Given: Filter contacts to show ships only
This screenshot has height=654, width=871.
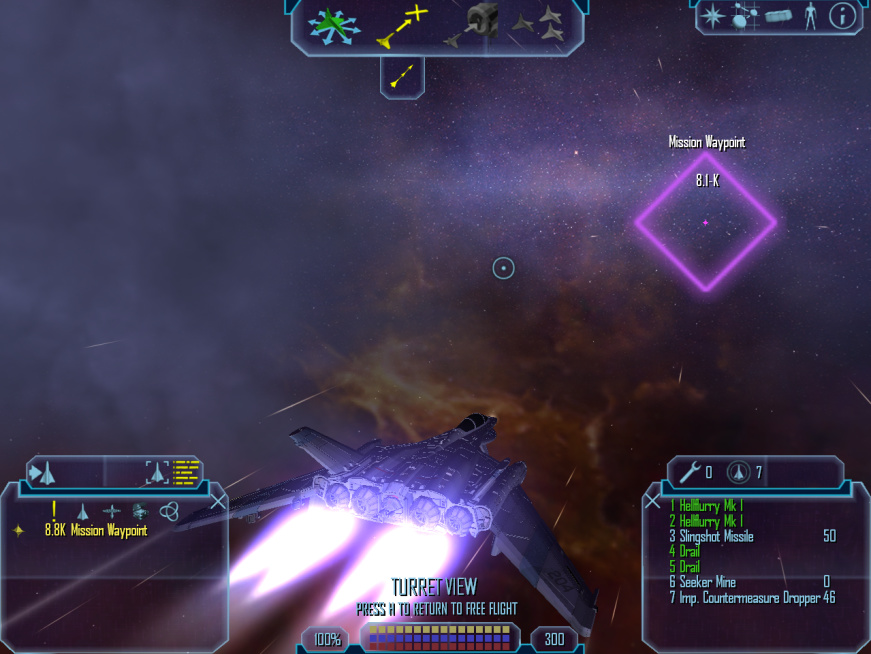Looking at the screenshot, I should [83, 511].
